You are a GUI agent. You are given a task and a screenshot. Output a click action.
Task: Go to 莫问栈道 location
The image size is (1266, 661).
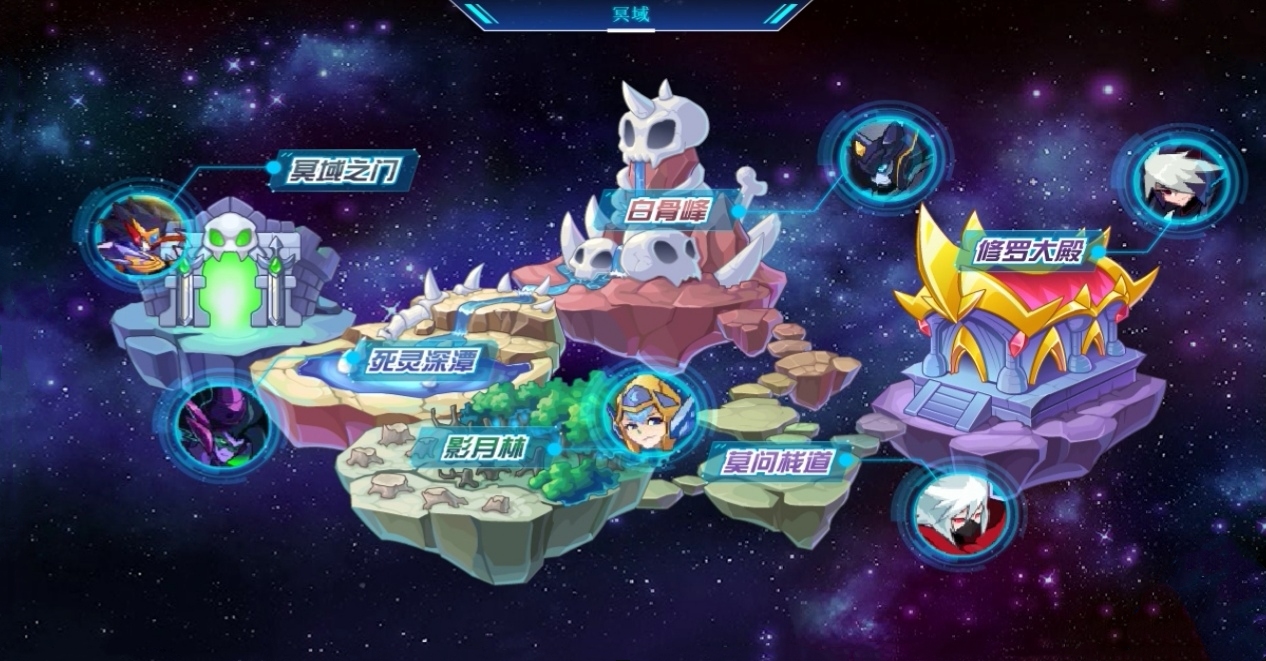pyautogui.click(x=778, y=463)
